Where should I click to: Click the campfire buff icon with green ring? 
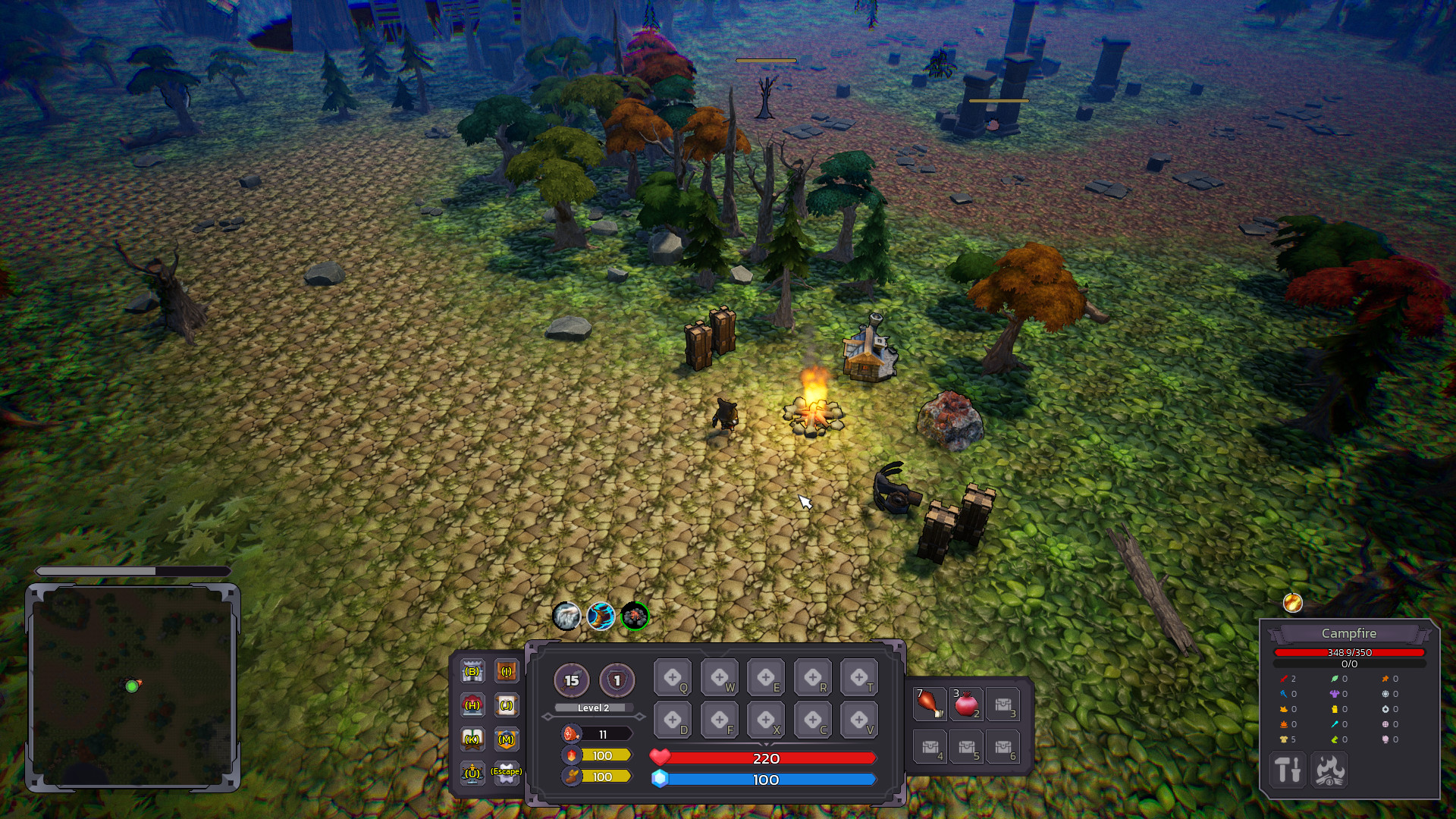pos(635,617)
